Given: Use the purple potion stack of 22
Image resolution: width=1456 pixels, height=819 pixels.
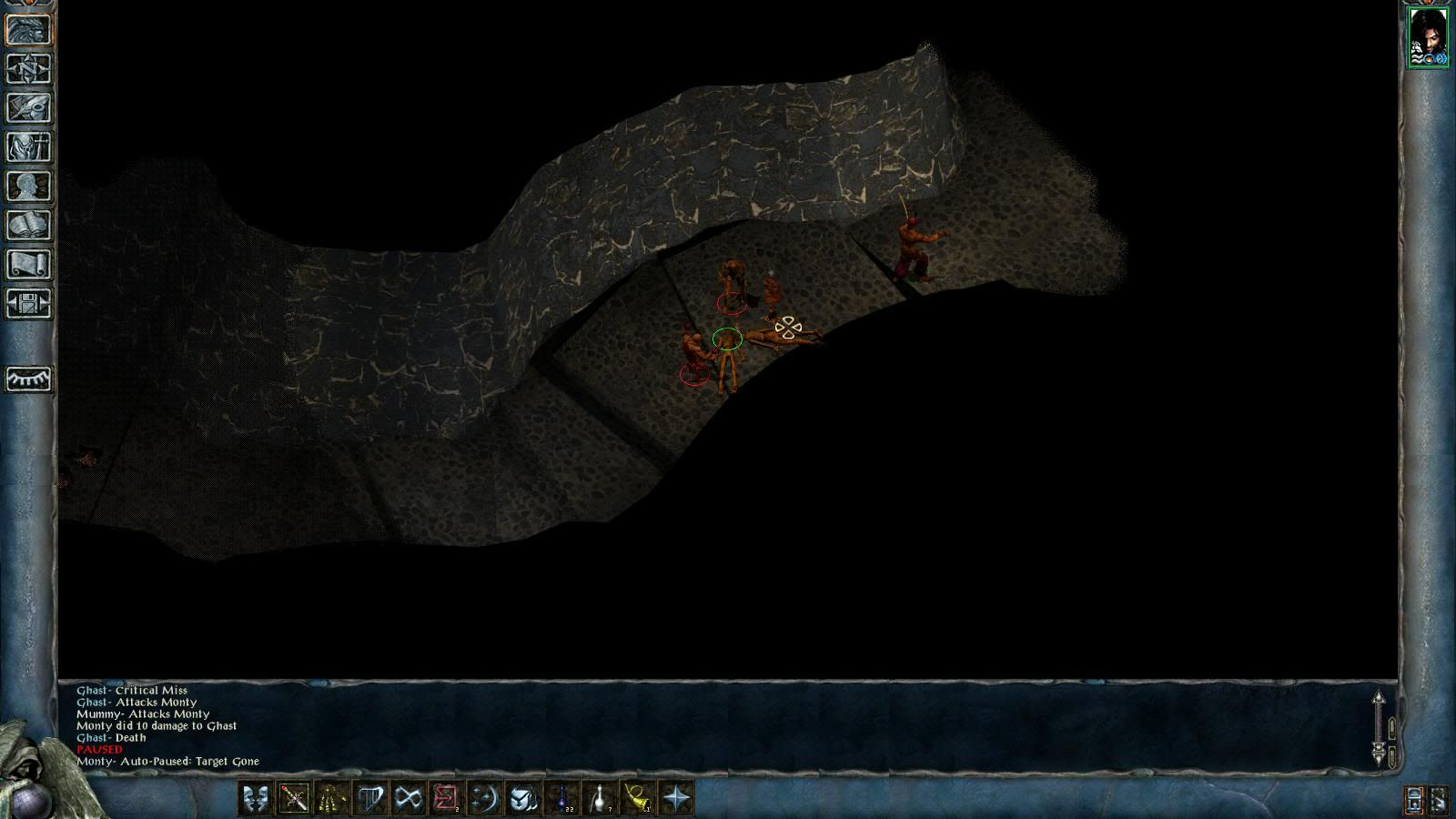Looking at the screenshot, I should pos(562,798).
